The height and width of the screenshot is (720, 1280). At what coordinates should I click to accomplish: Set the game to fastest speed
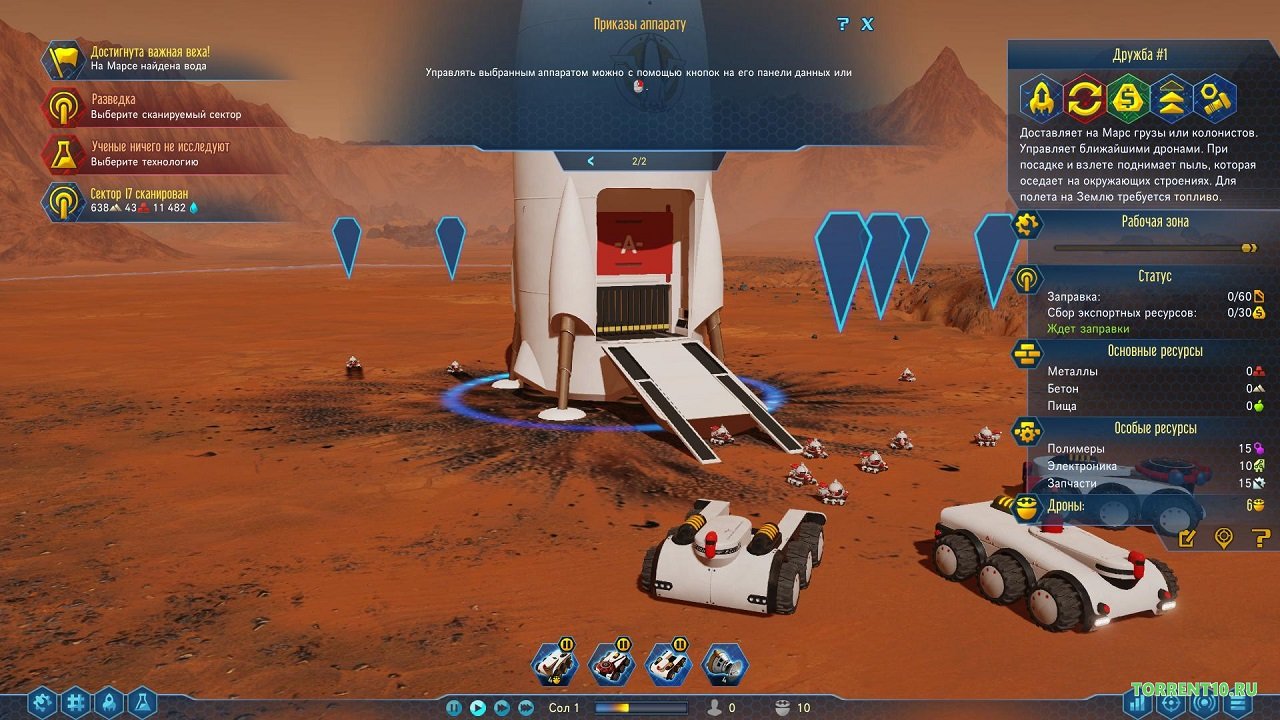click(x=526, y=708)
